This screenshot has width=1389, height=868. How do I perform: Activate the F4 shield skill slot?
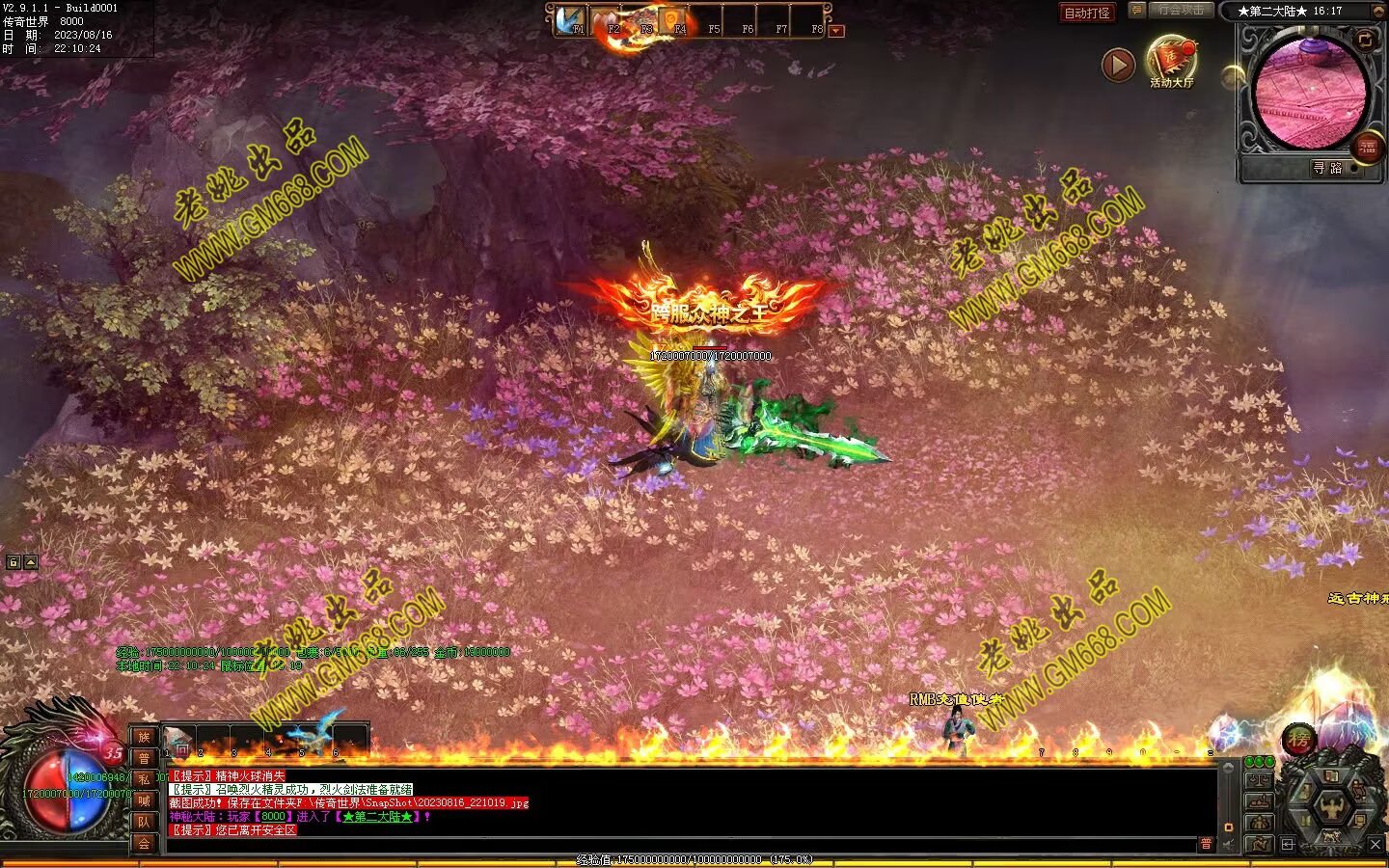674,21
